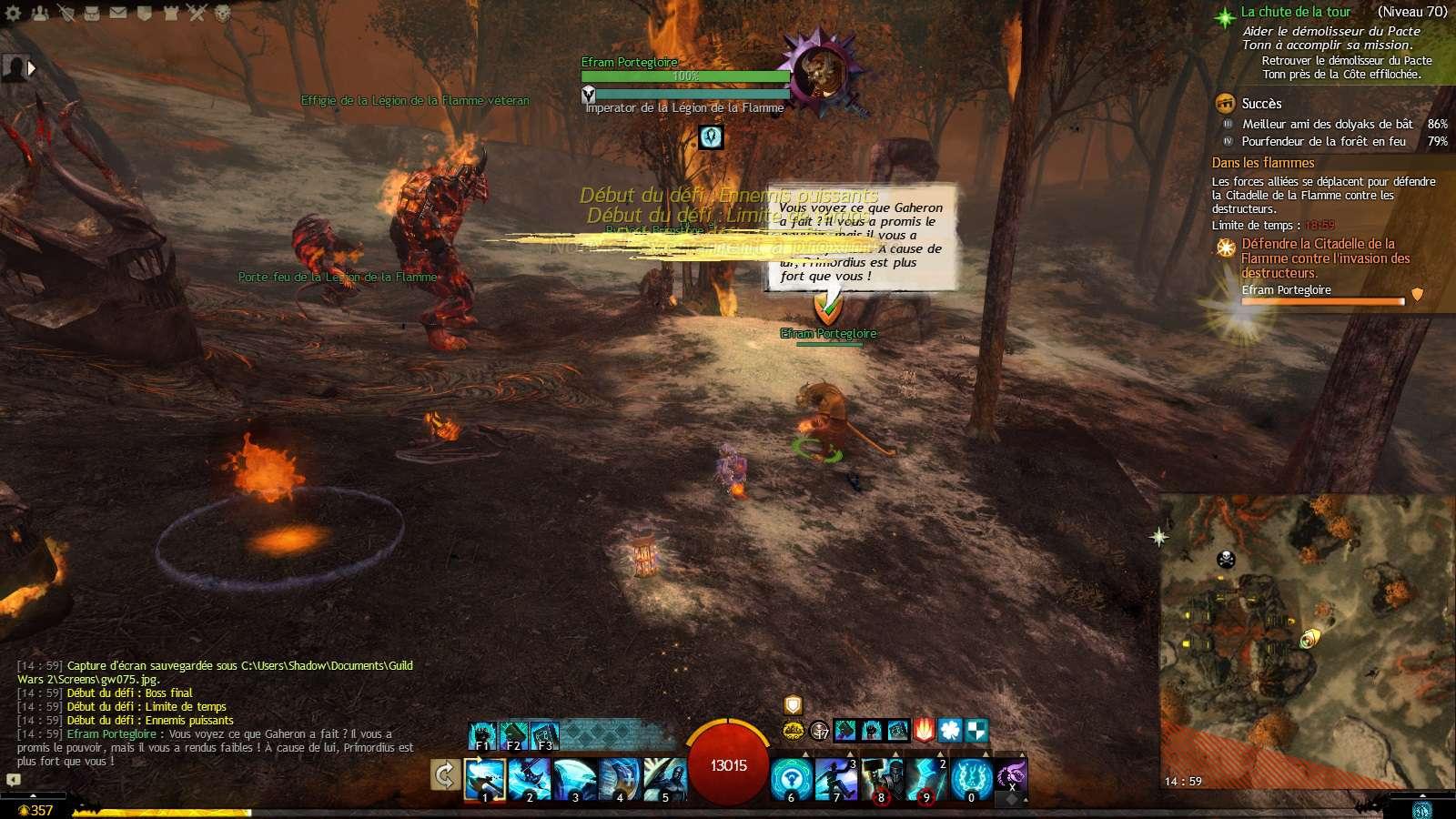This screenshot has height=819, width=1456.
Task: Swap weapons with the curved arrow button
Action: click(x=445, y=775)
